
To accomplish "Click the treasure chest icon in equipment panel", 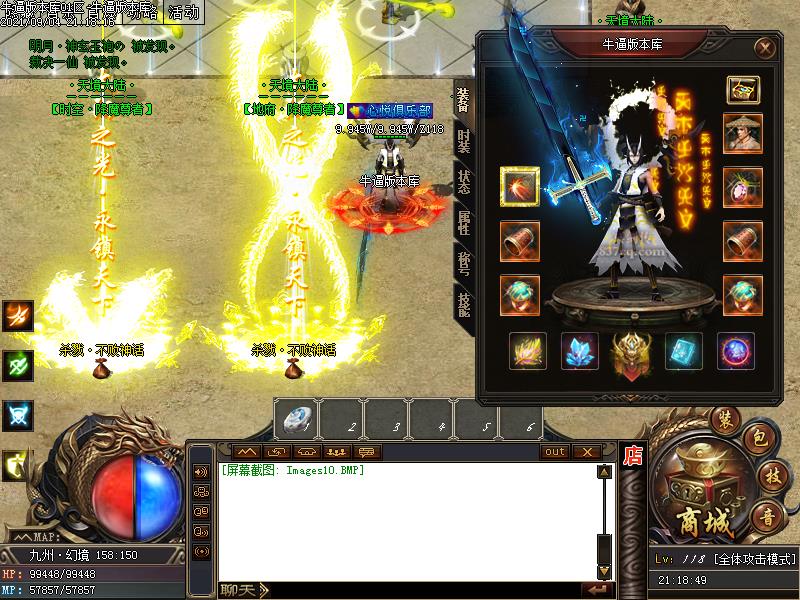I will tap(742, 89).
